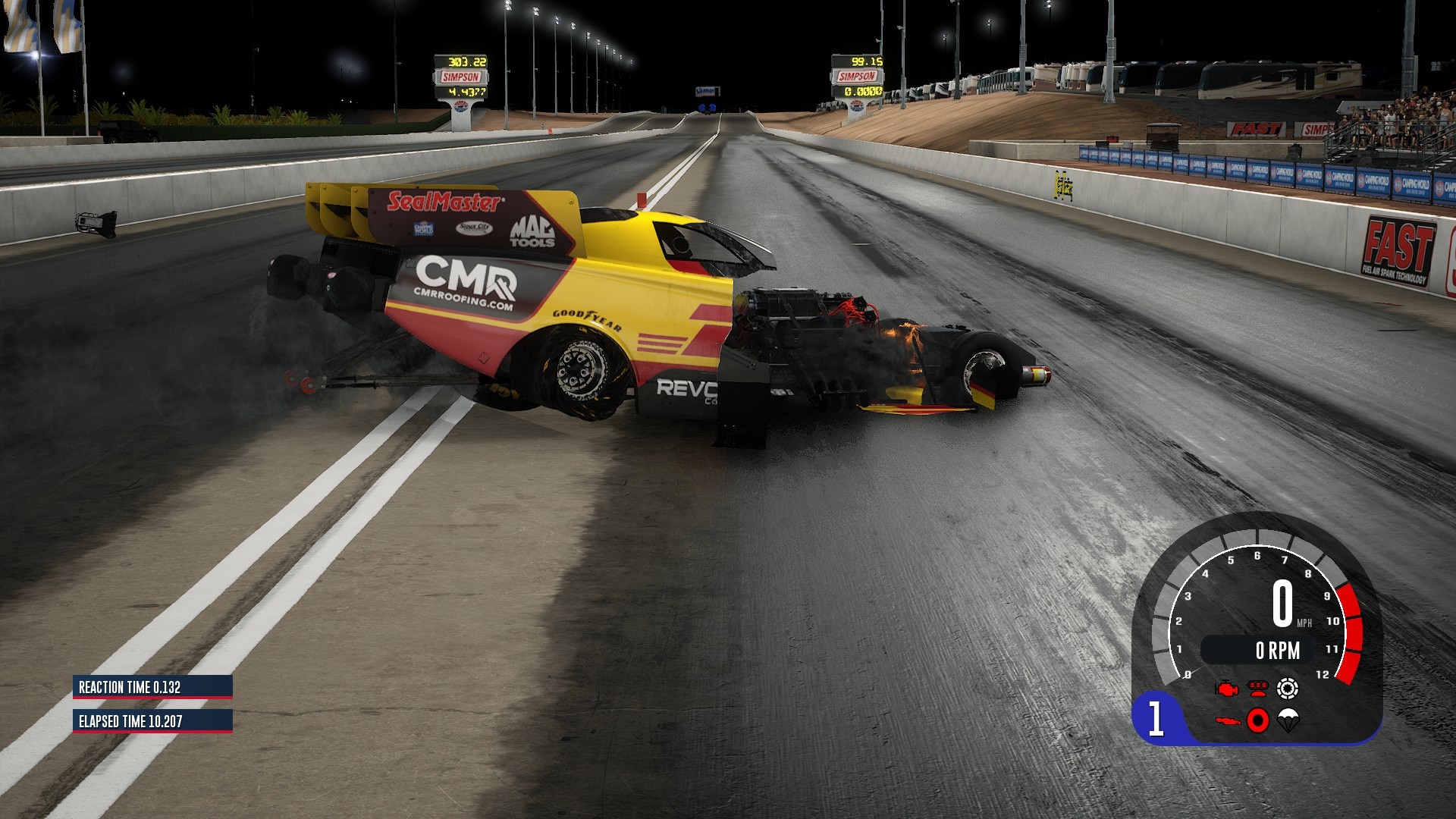Activate the white parachute icon
1456x819 pixels.
(1288, 720)
